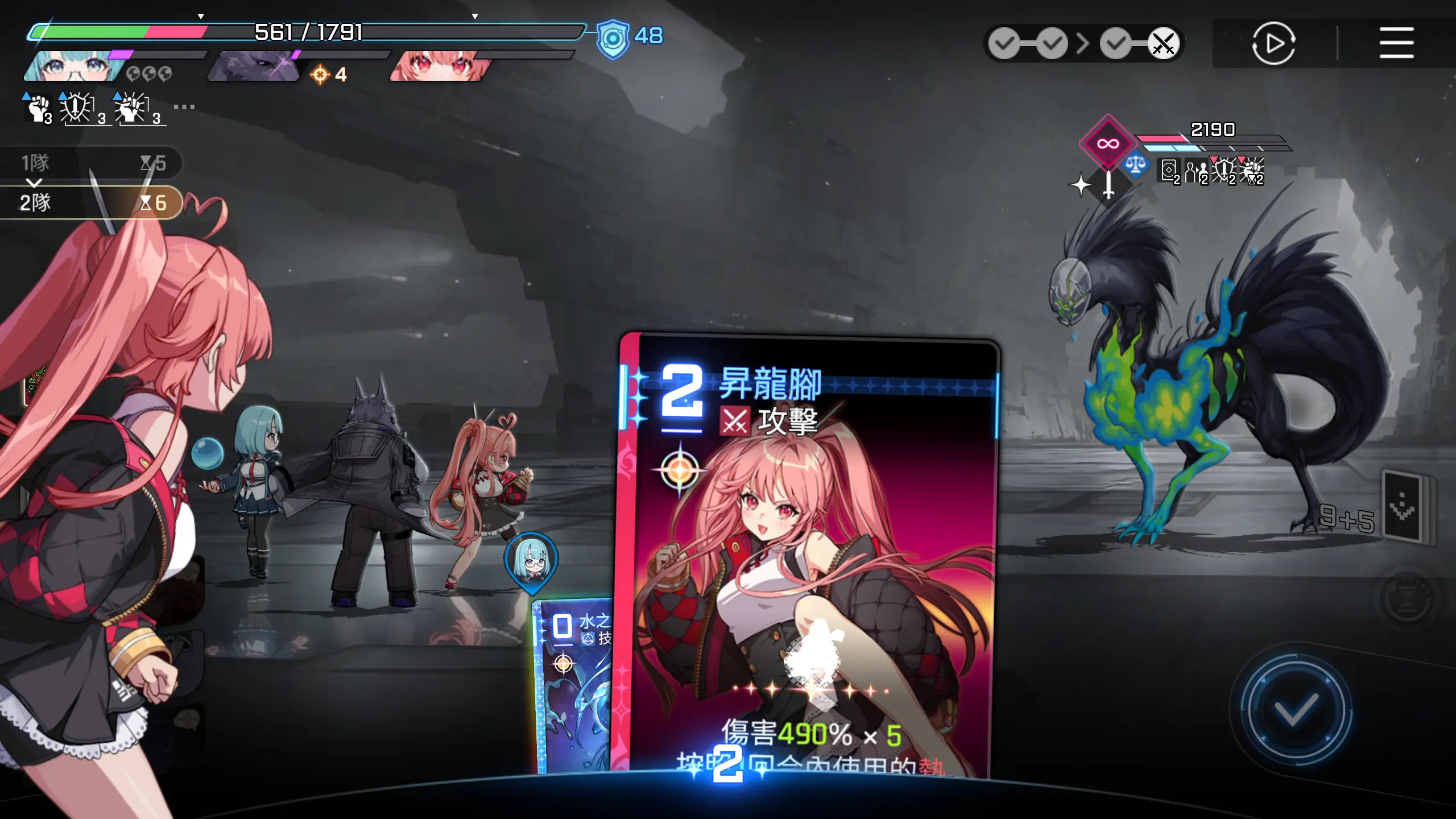Select the dark wolf character portrait
Image resolution: width=1456 pixels, height=819 pixels.
254,66
